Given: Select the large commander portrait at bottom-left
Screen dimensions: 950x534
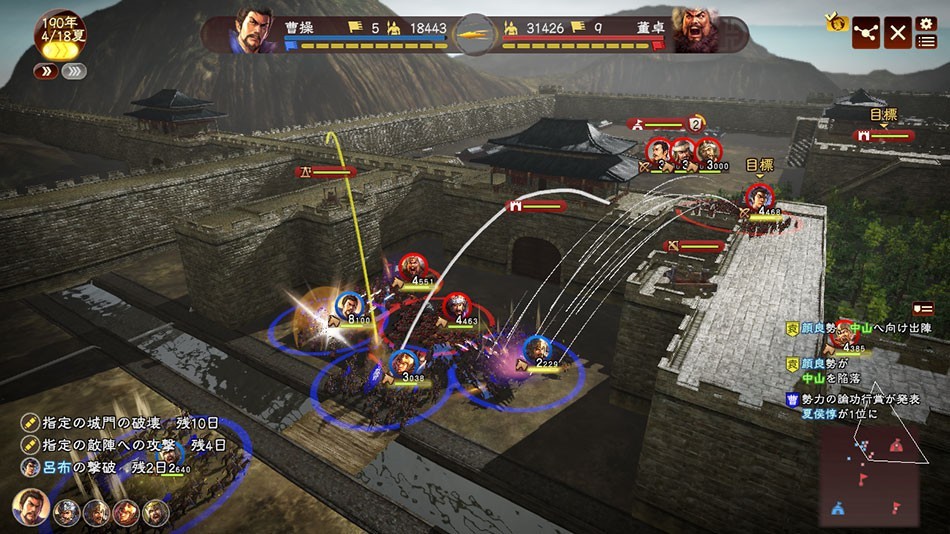Looking at the screenshot, I should tap(31, 509).
